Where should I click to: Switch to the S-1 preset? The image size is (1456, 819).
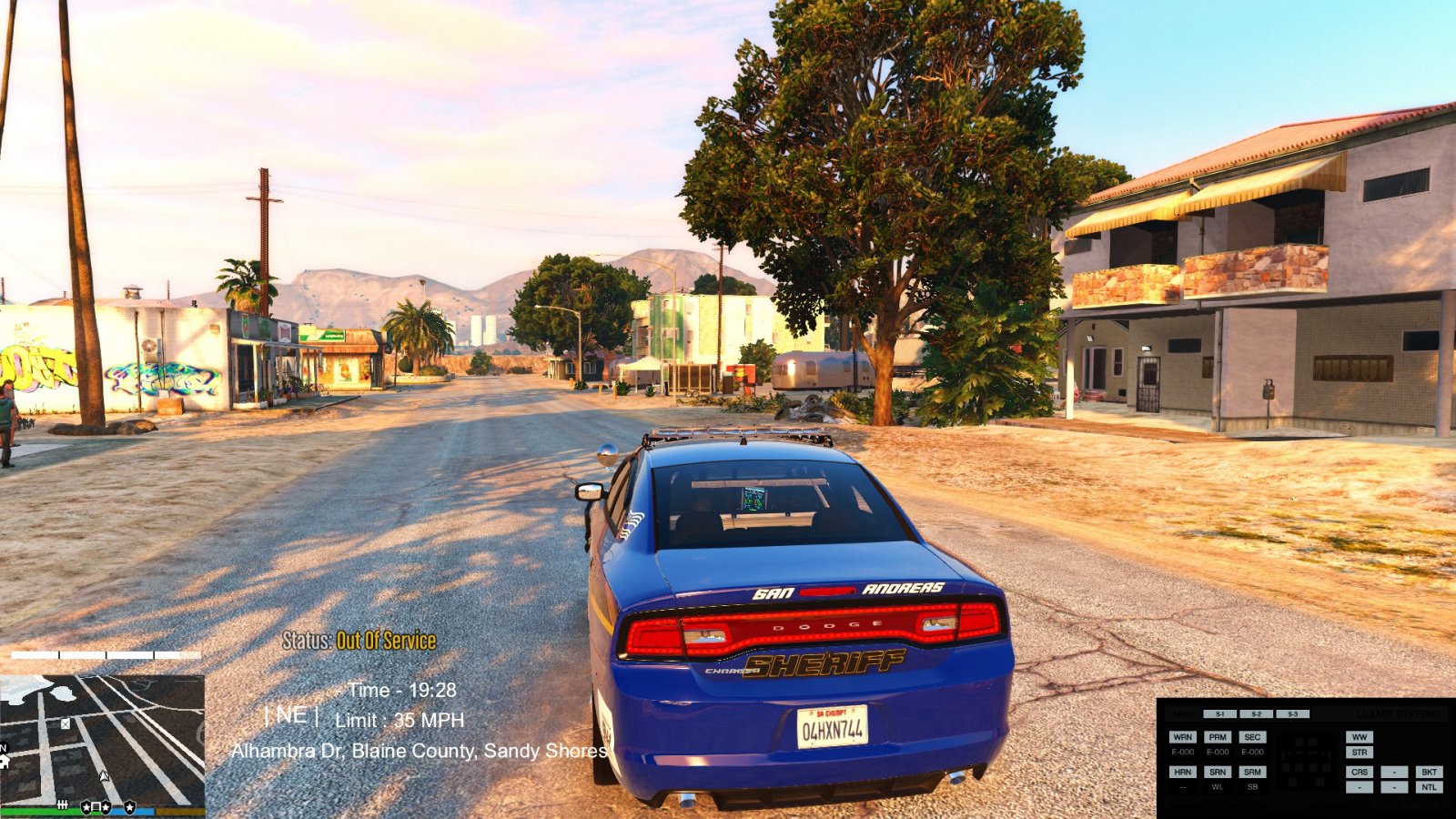[x=1219, y=714]
